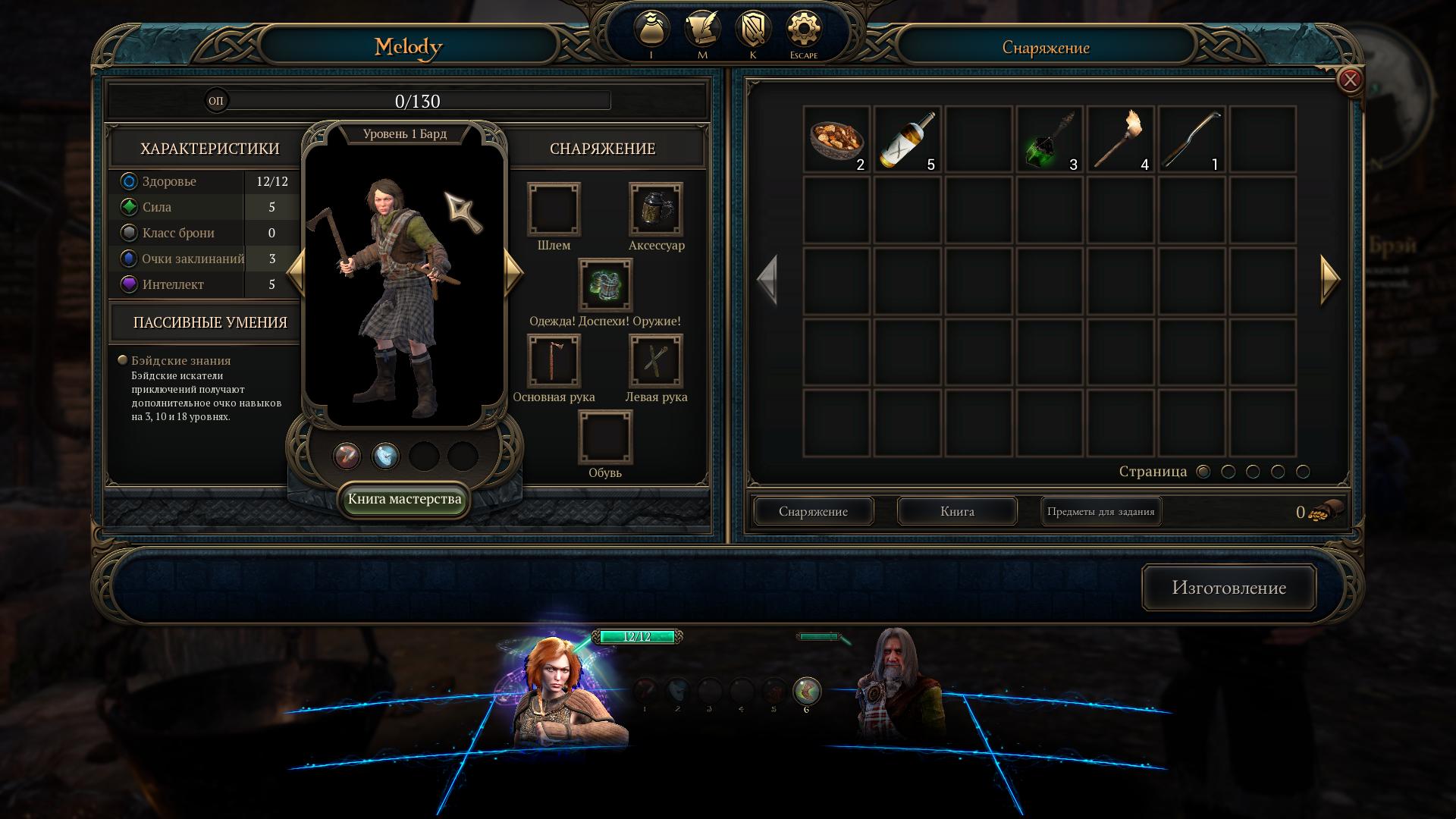Go to the next inventory page arrow
The height and width of the screenshot is (819, 1456).
[1329, 280]
